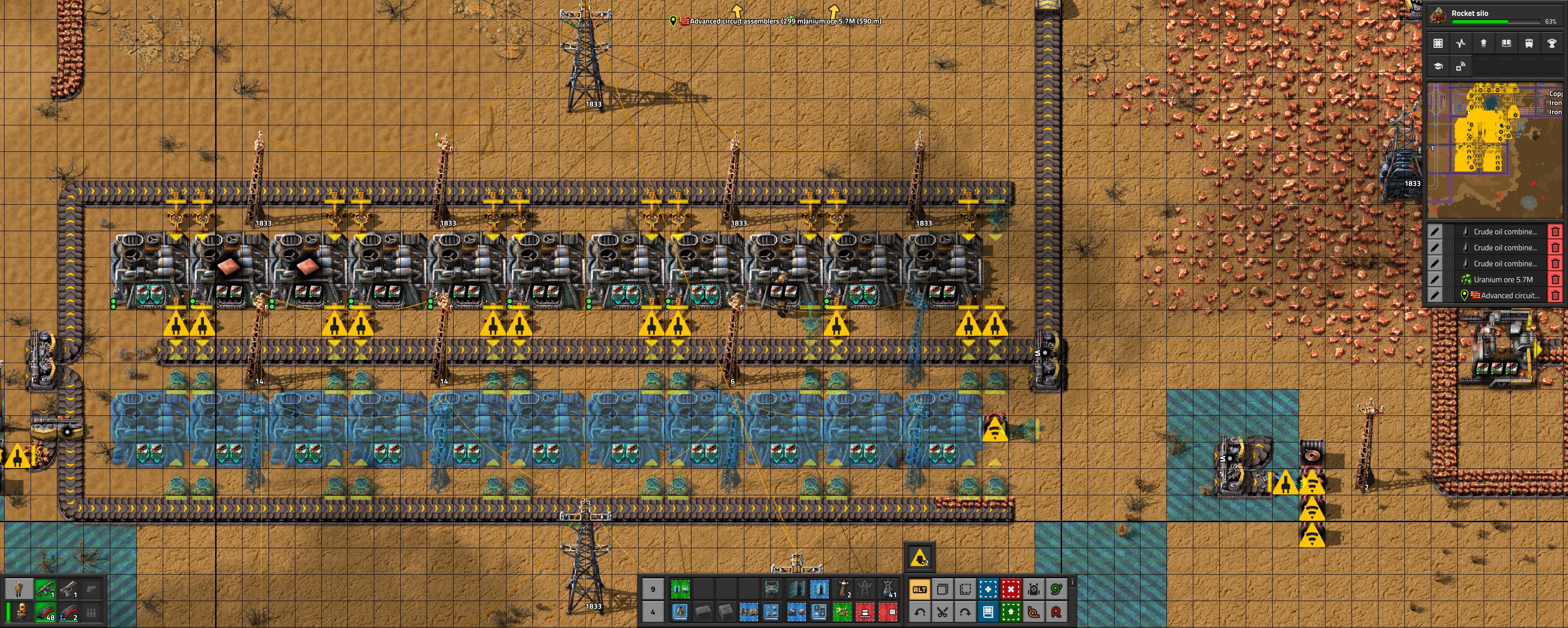This screenshot has height=628, width=1568.
Task: Open the trains overview button
Action: (1528, 43)
